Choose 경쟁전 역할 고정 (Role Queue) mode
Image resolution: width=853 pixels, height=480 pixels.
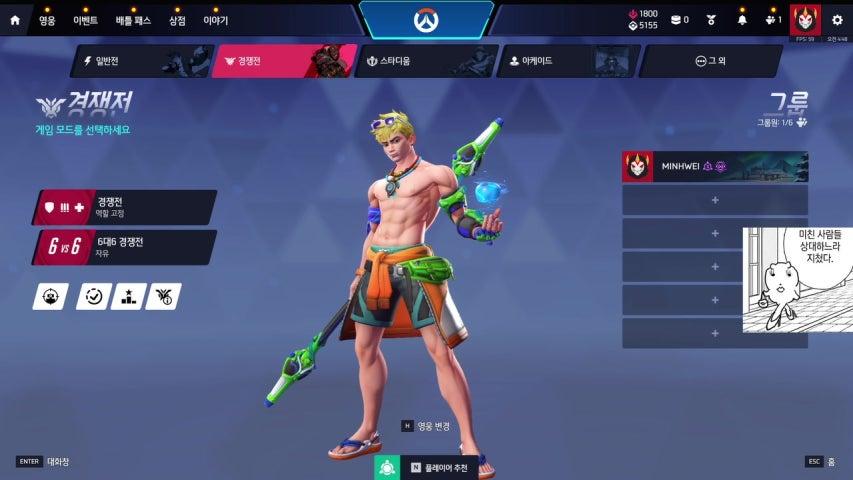tap(125, 207)
